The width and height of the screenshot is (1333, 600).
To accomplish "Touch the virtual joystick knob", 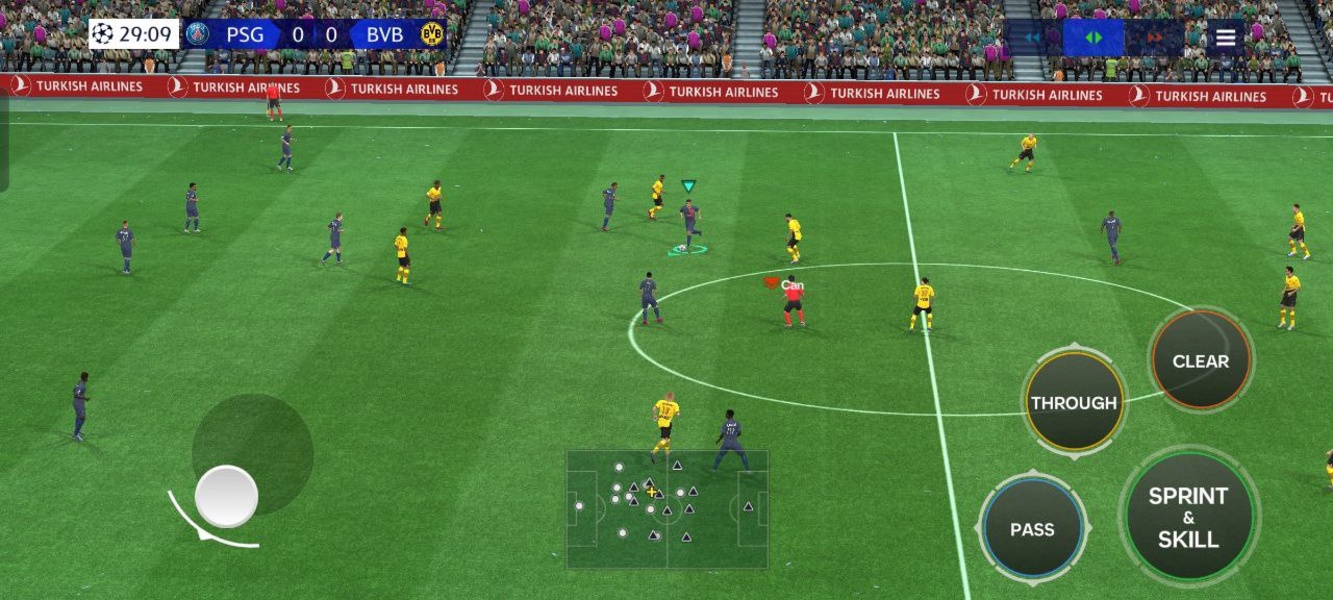I will coord(226,496).
